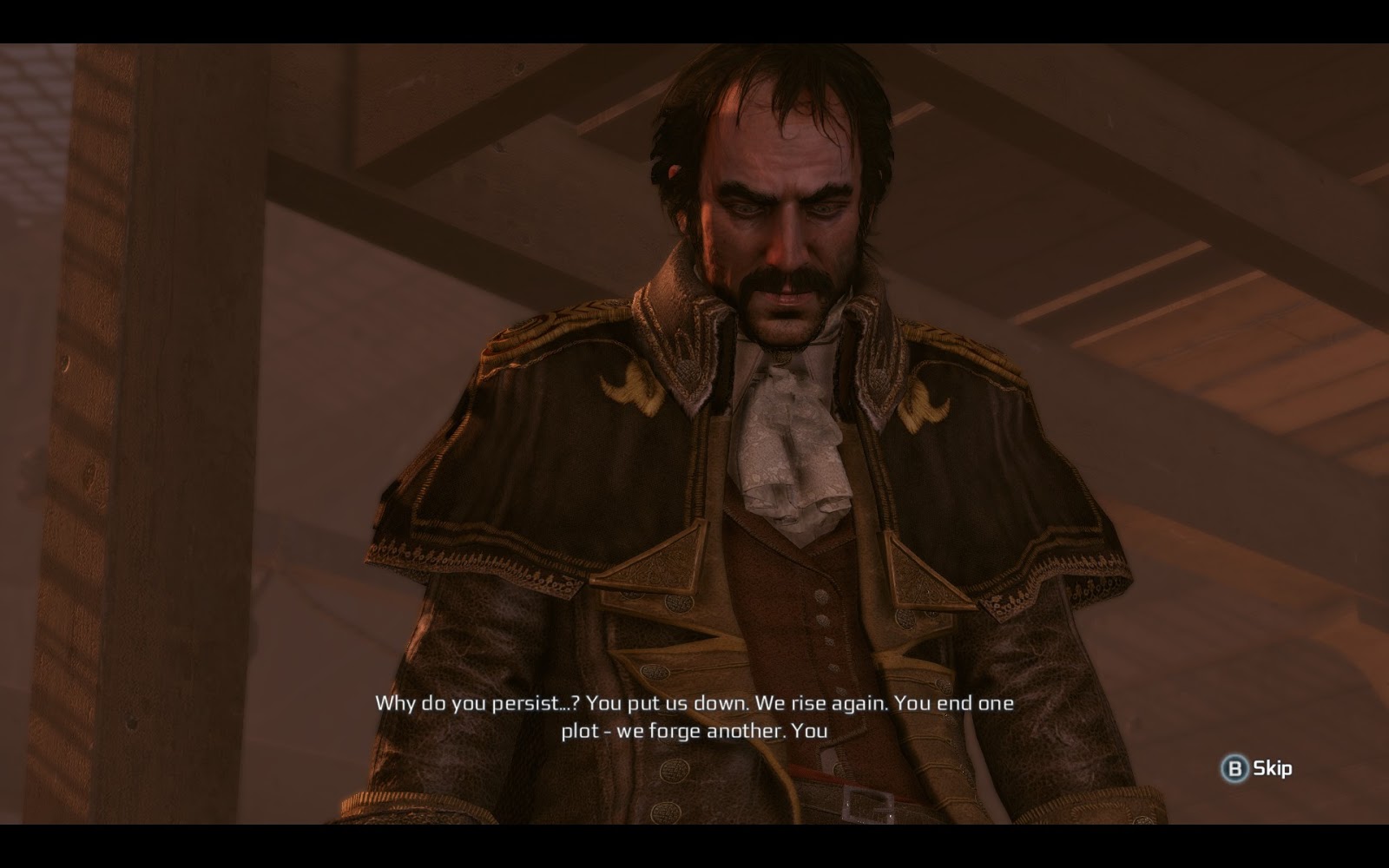Click the Skip label text

[1271, 768]
